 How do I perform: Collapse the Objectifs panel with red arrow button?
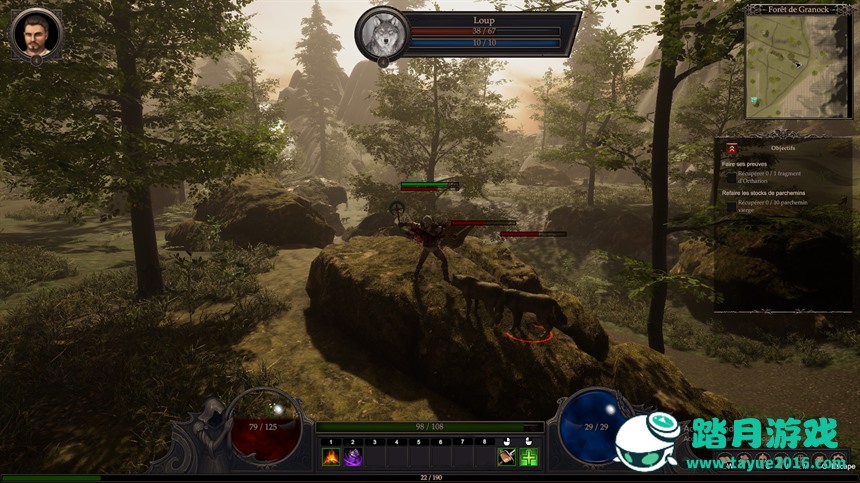click(x=732, y=147)
